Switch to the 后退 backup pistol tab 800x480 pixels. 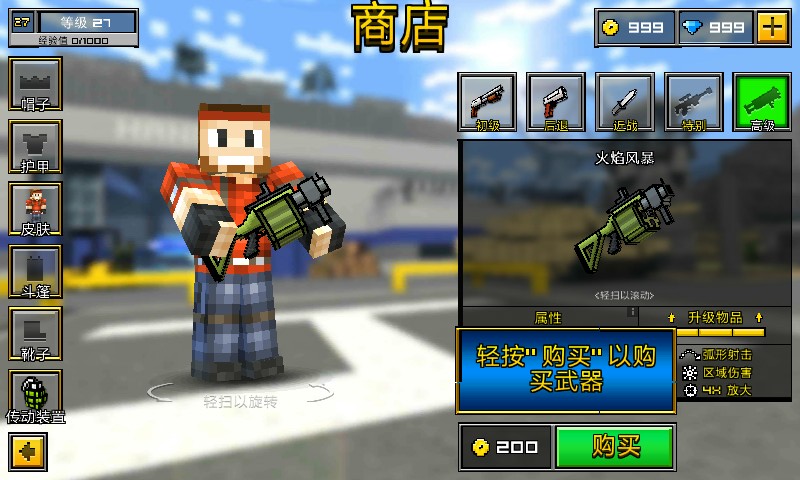coord(556,102)
